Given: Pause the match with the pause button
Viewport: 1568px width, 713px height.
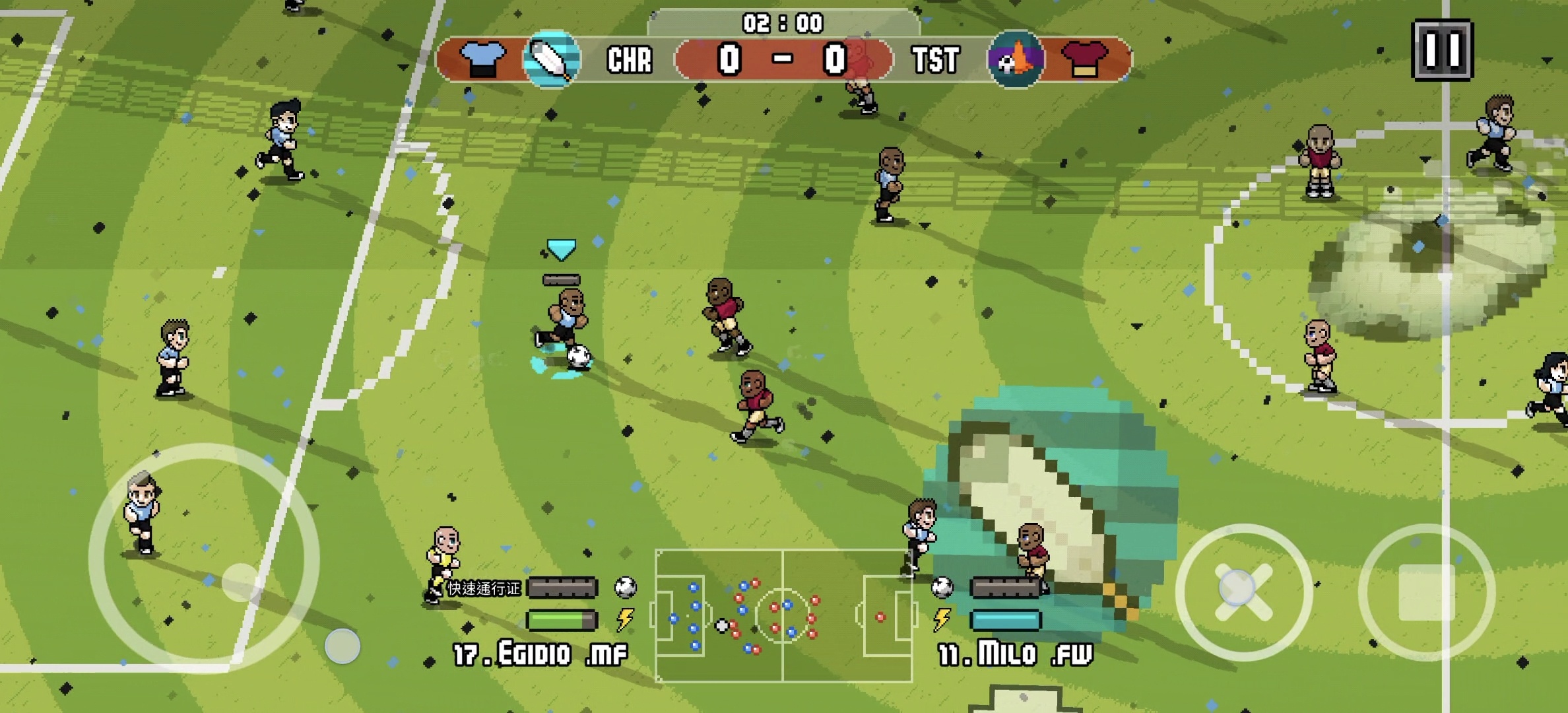Looking at the screenshot, I should pos(1441,50).
